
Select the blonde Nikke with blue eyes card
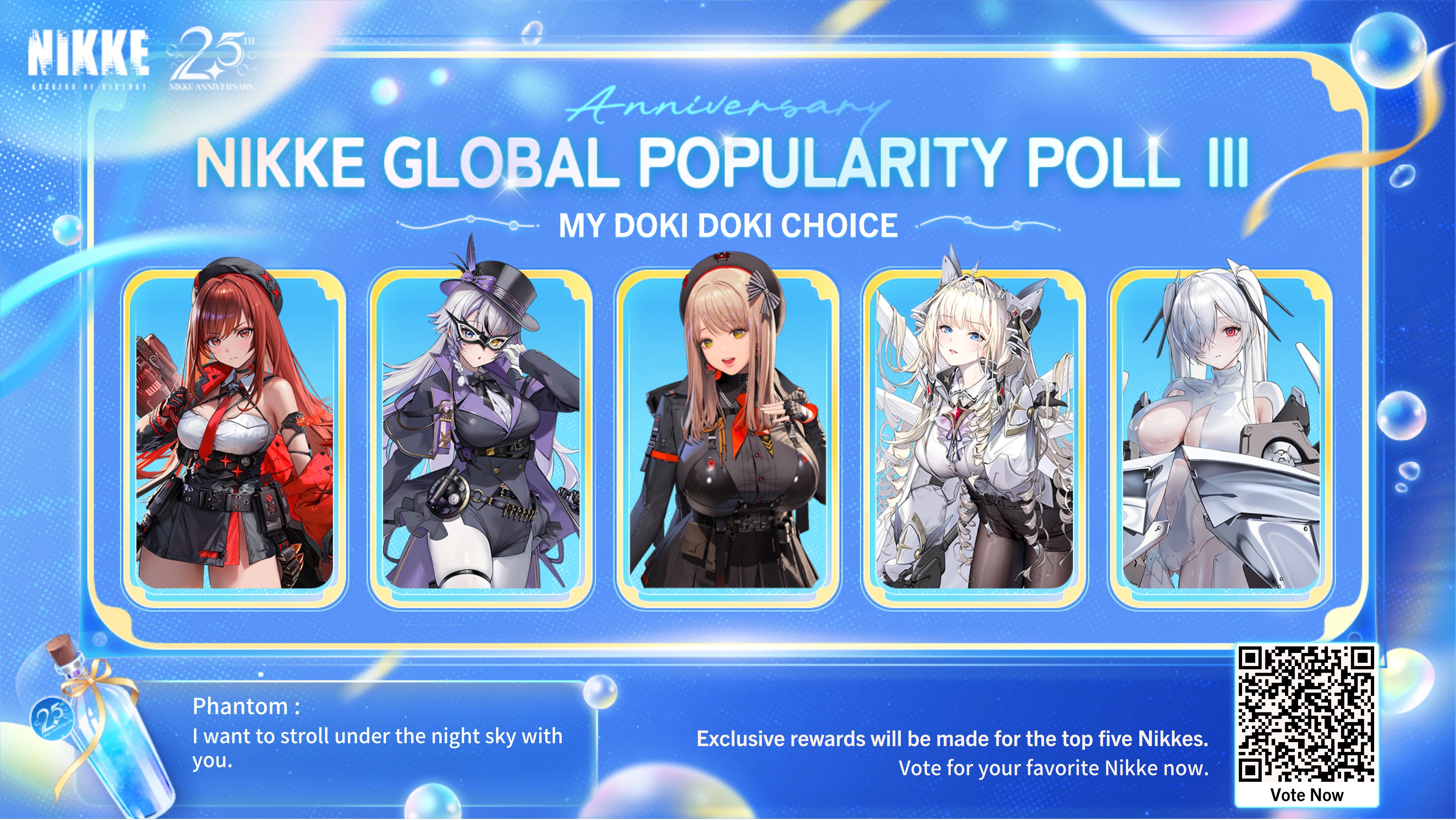point(974,435)
